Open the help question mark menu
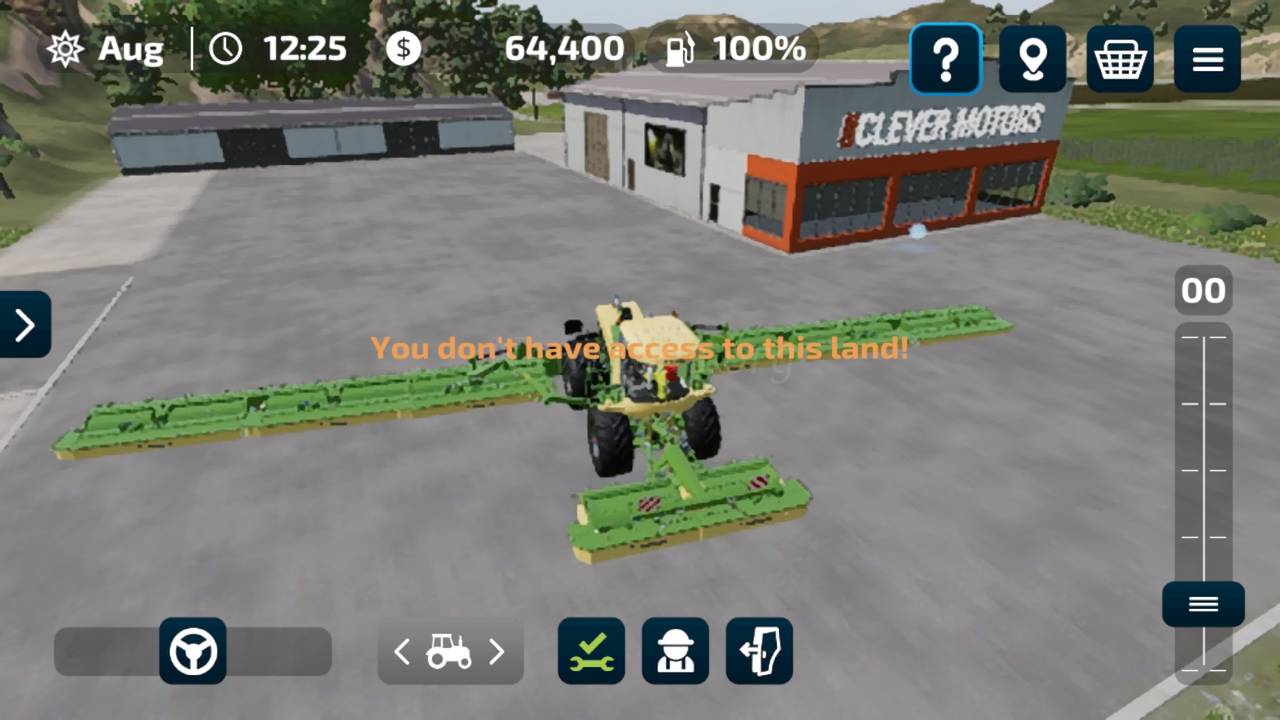Screen dimensions: 1280x720 point(945,59)
